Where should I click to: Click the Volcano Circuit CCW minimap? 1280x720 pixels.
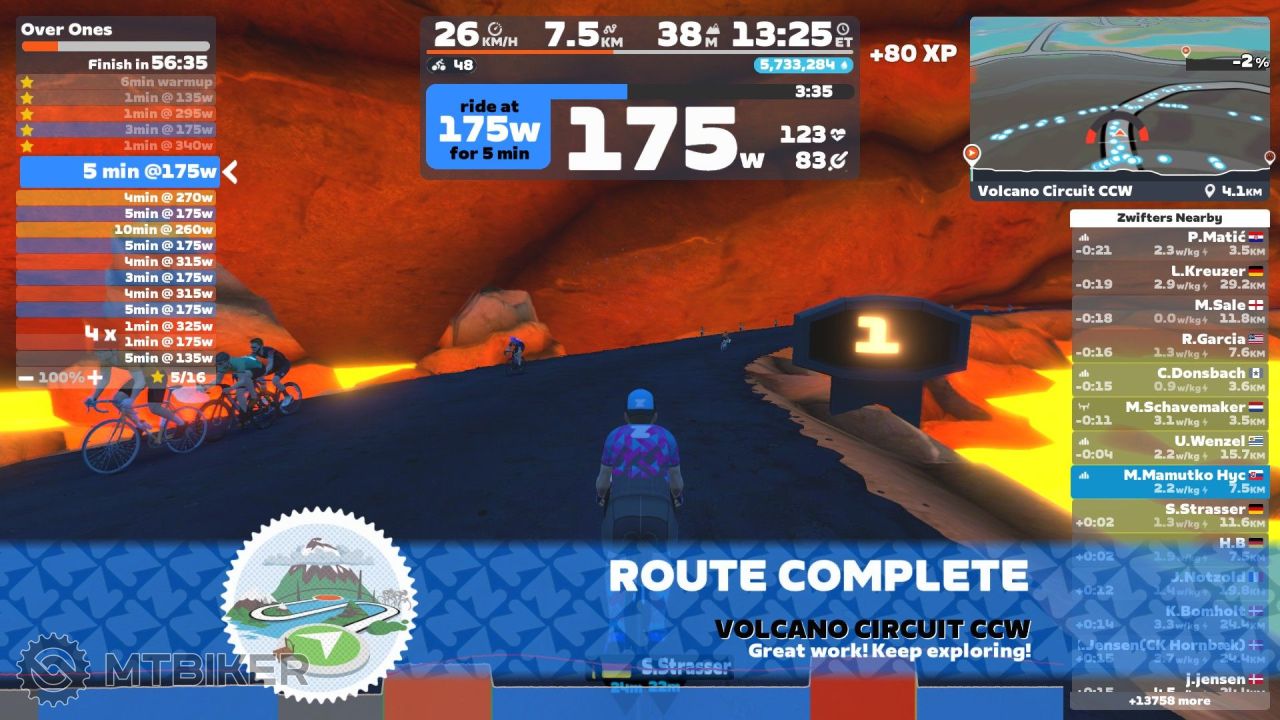pyautogui.click(x=1120, y=105)
